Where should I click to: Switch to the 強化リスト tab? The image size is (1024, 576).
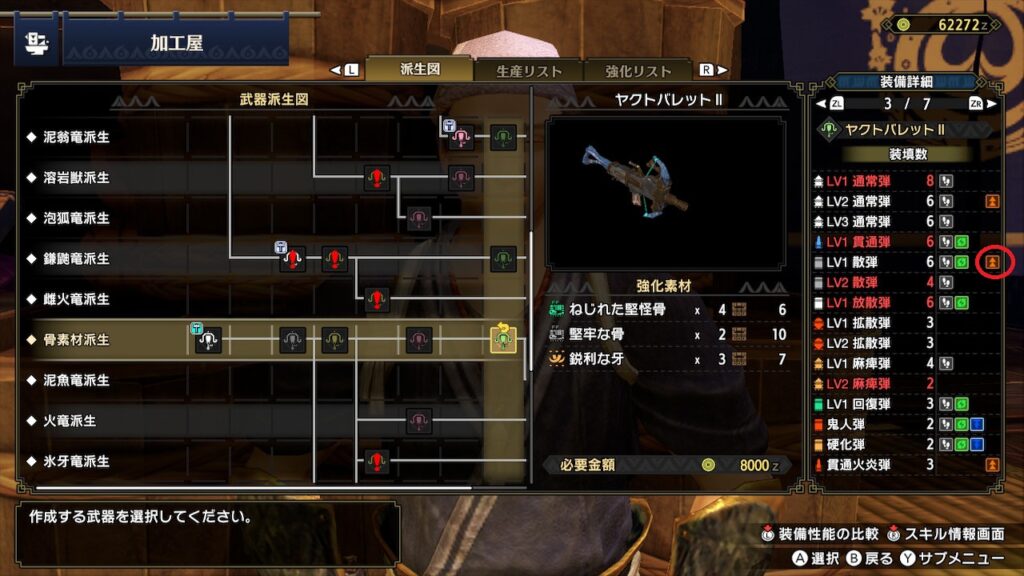(x=638, y=71)
